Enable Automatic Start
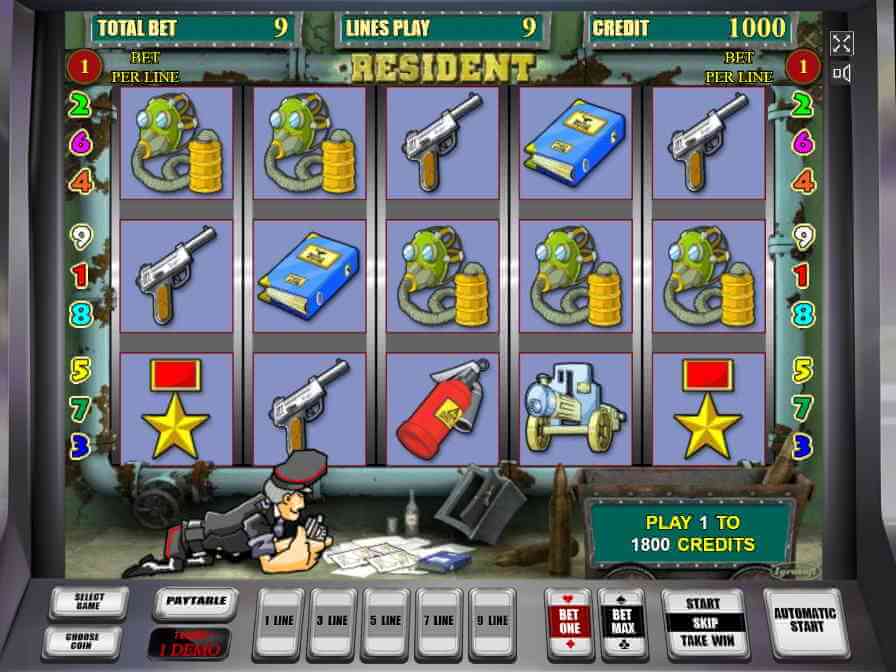This screenshot has width=896, height=672. (806, 621)
